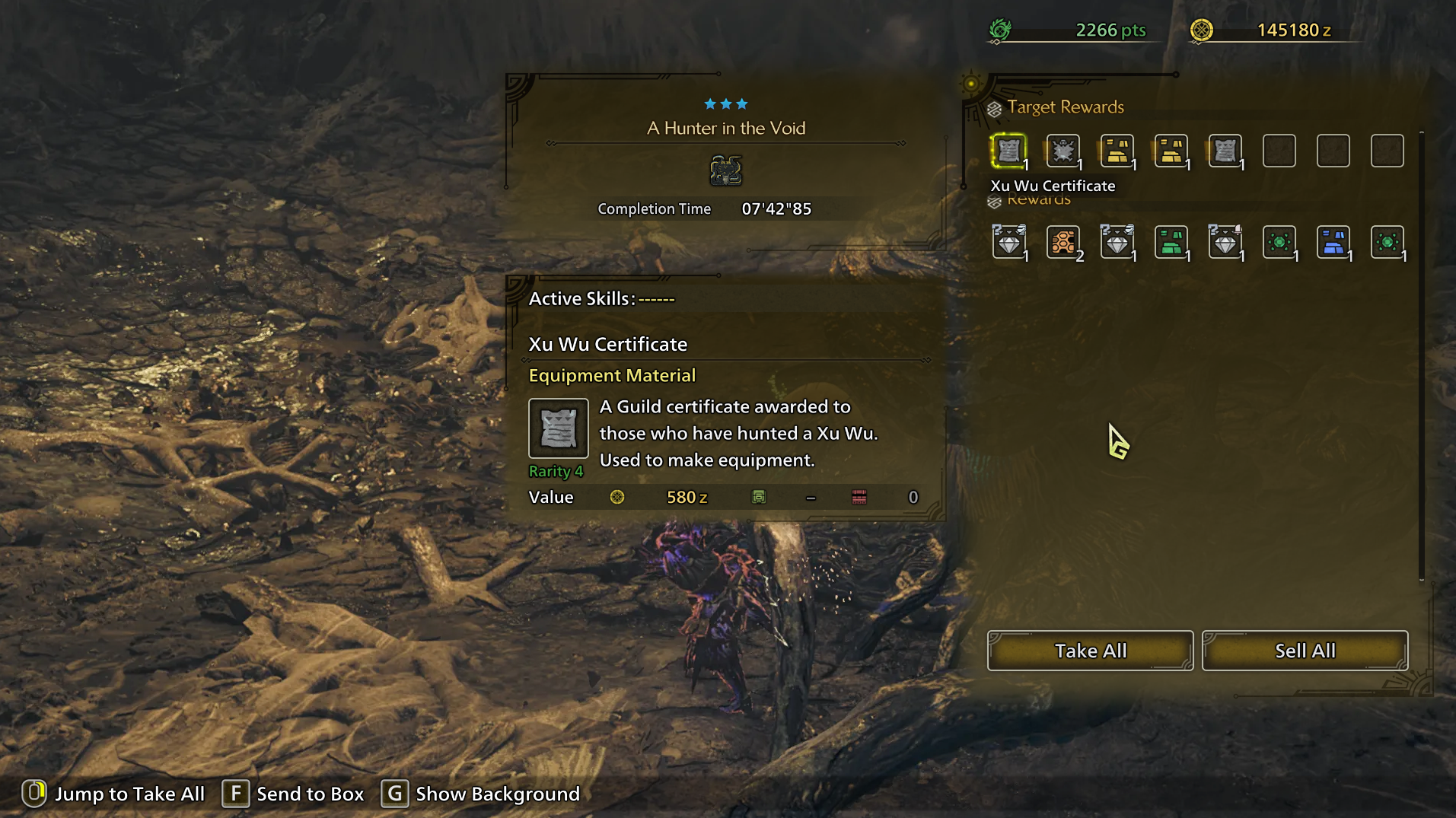Select the green ingot reward
Screen dimensions: 1456x818
click(1171, 243)
